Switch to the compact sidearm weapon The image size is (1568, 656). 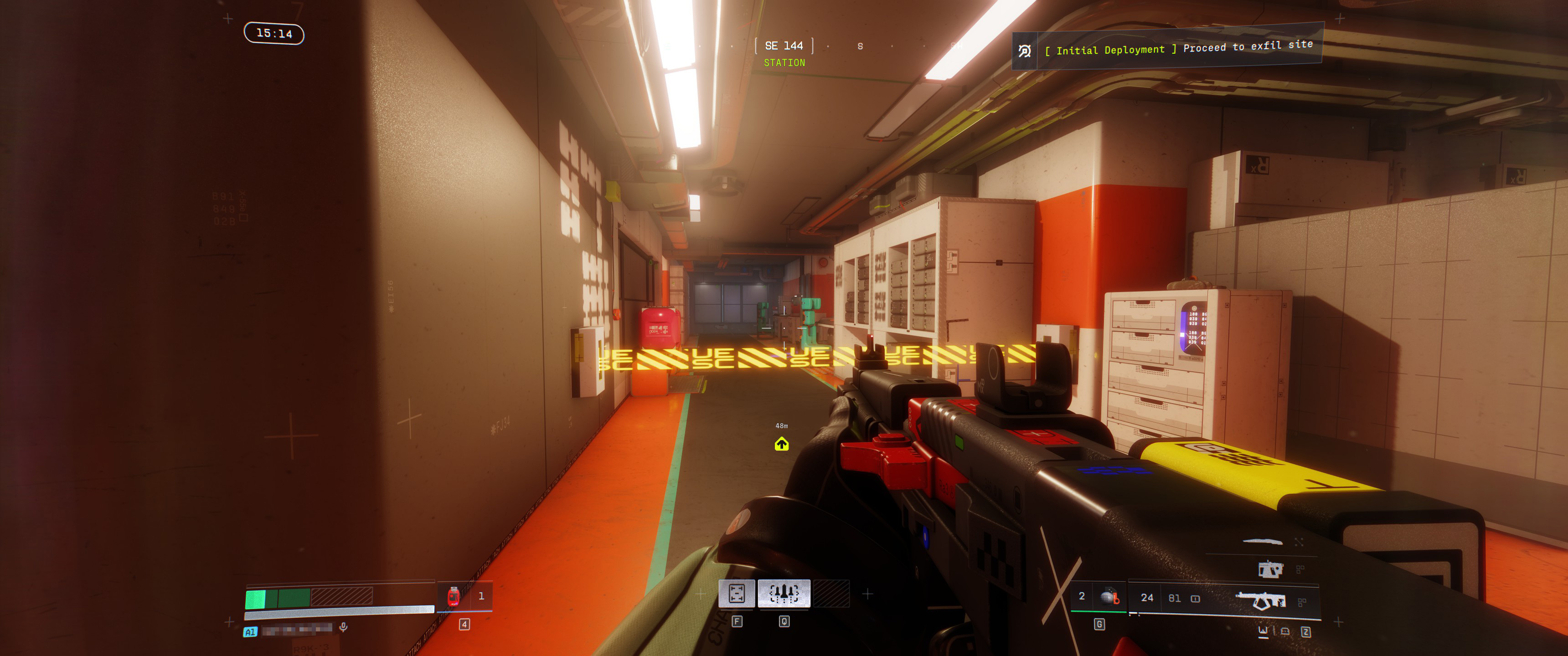(x=1270, y=569)
